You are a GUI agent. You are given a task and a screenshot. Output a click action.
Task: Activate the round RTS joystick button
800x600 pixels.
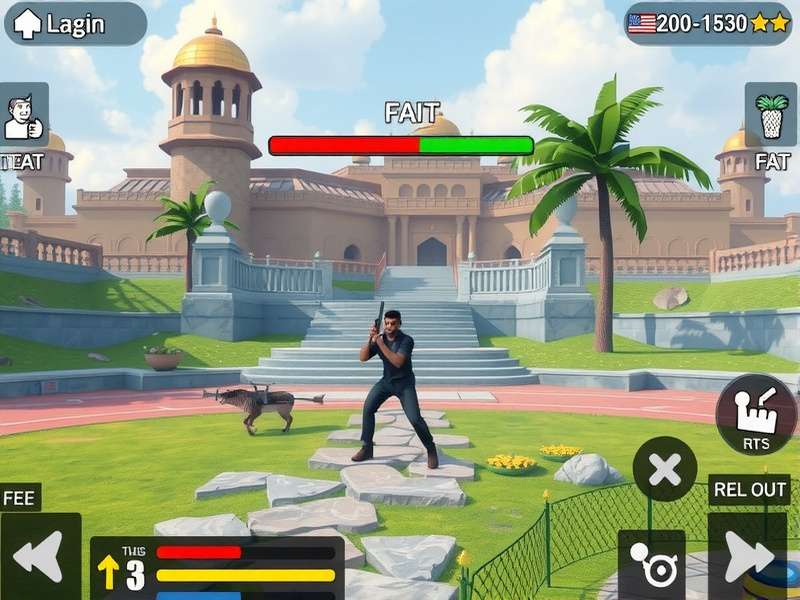tap(756, 414)
